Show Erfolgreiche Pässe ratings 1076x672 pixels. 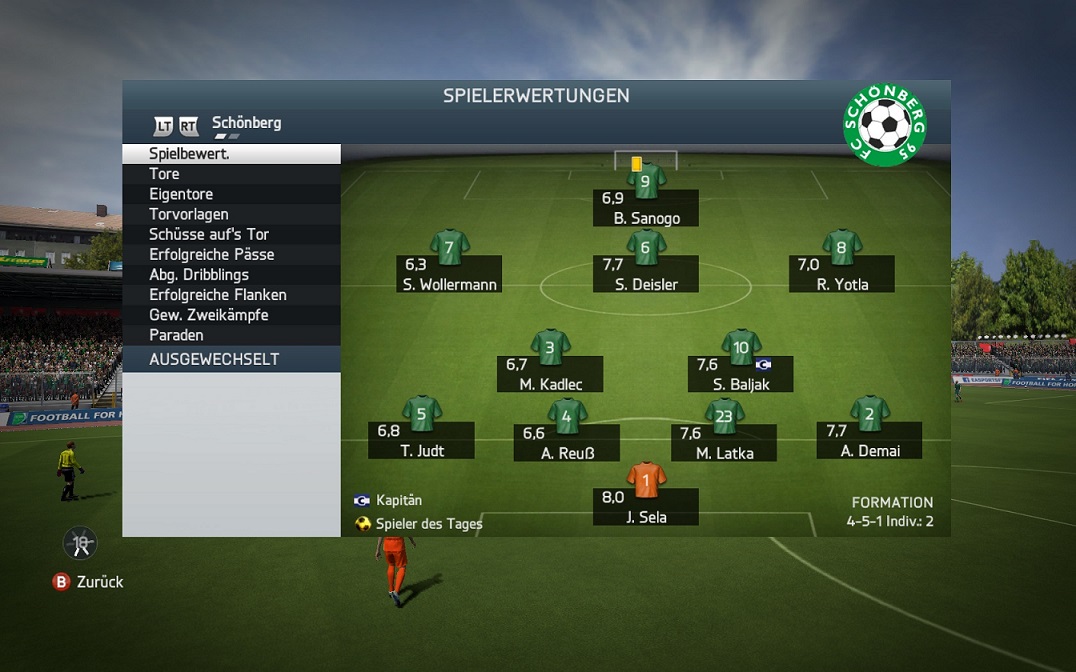(x=231, y=254)
